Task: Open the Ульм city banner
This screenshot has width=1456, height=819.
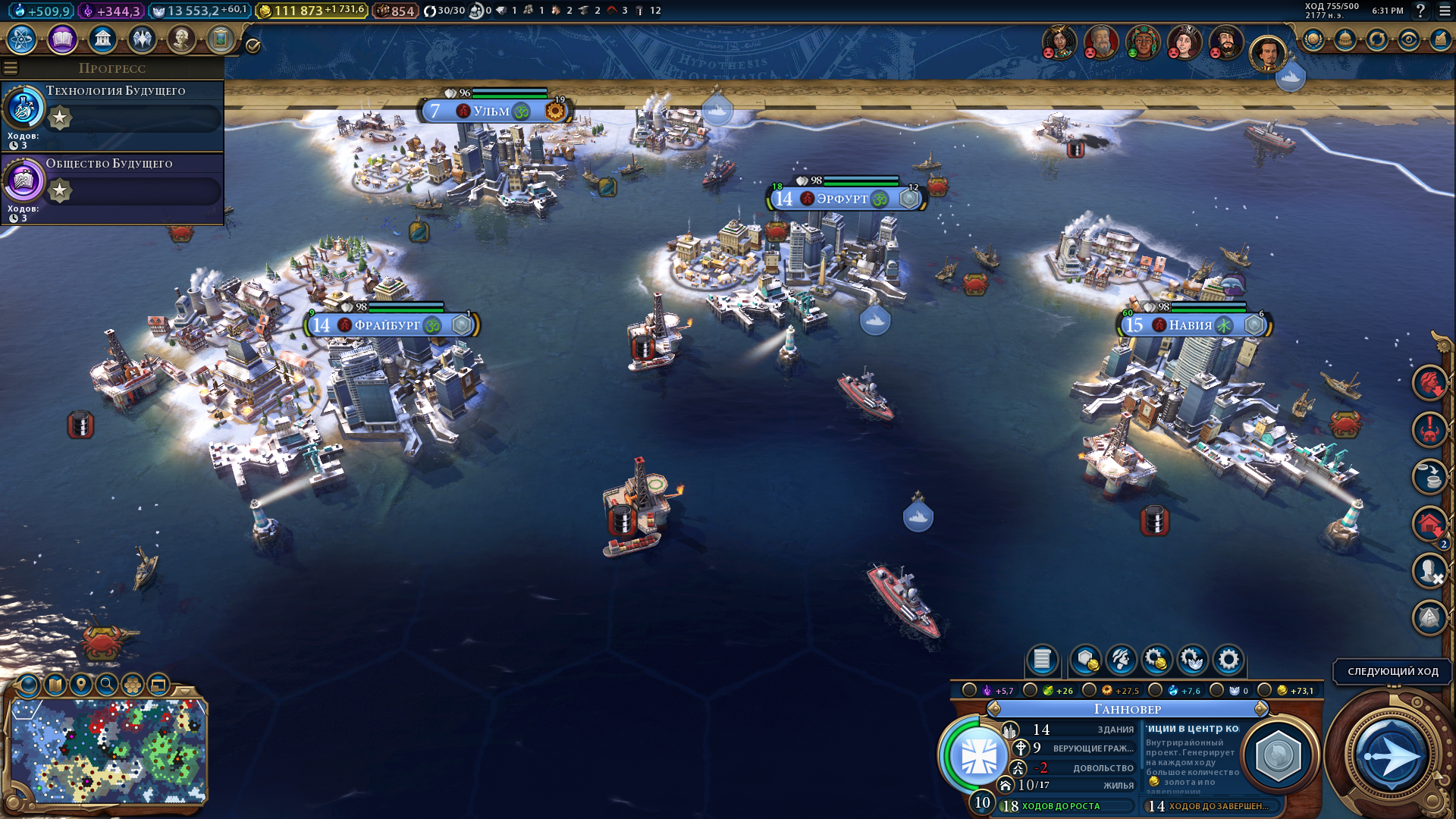Action: coord(491,111)
